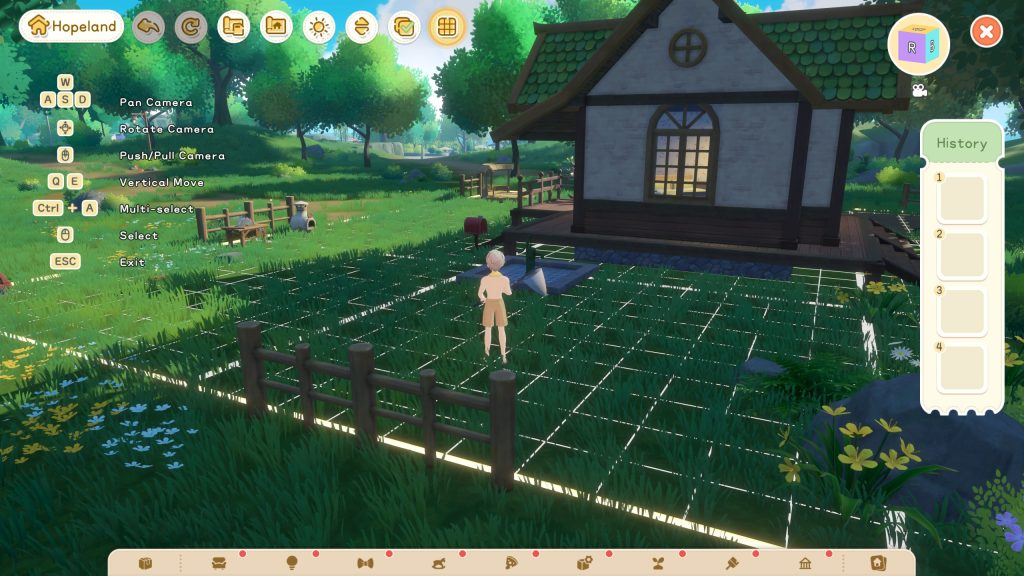Open the house blueprint button
This screenshot has height=576, width=1024.
tap(276, 26)
